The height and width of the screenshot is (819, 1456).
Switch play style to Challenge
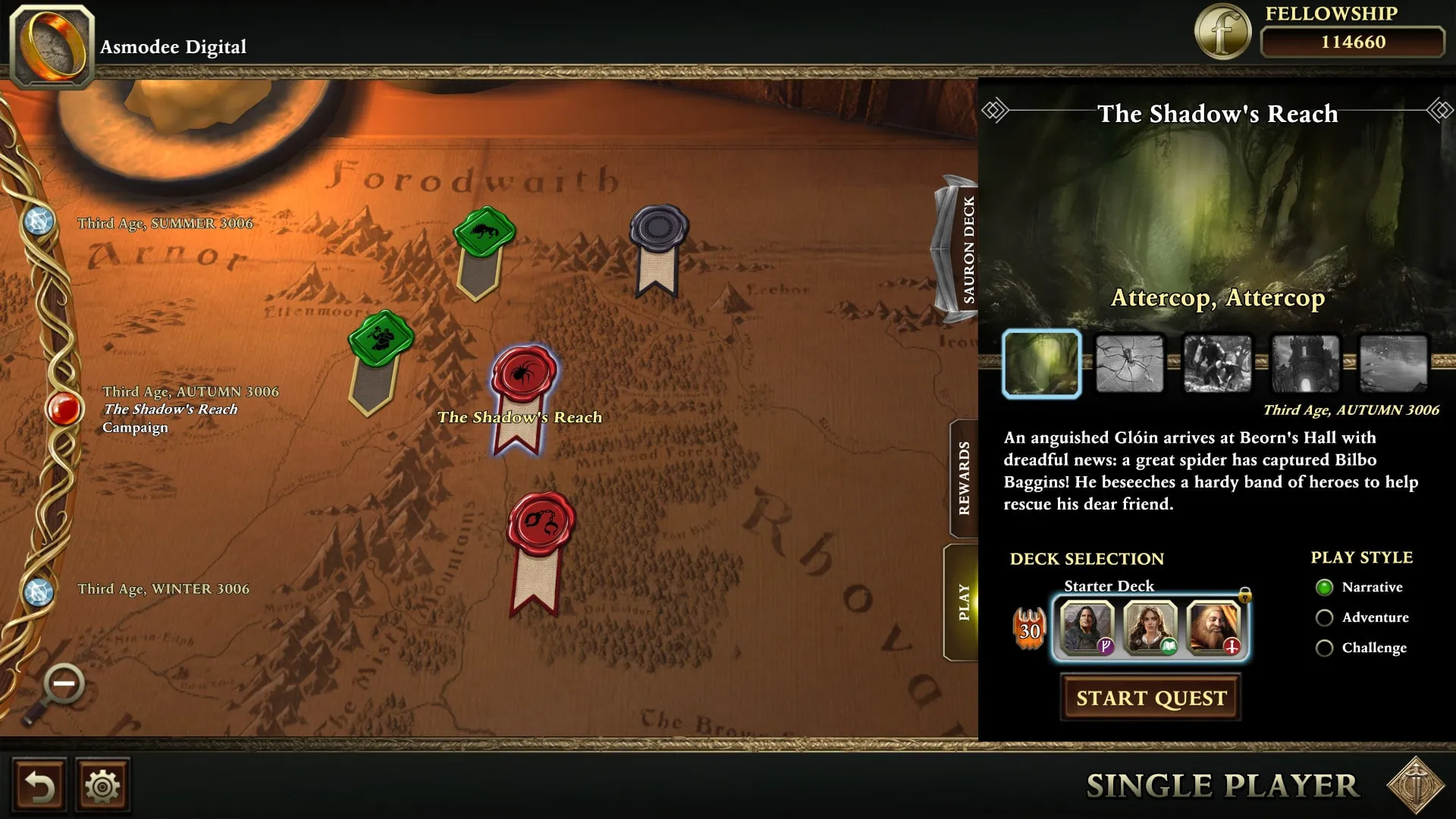pos(1325,648)
